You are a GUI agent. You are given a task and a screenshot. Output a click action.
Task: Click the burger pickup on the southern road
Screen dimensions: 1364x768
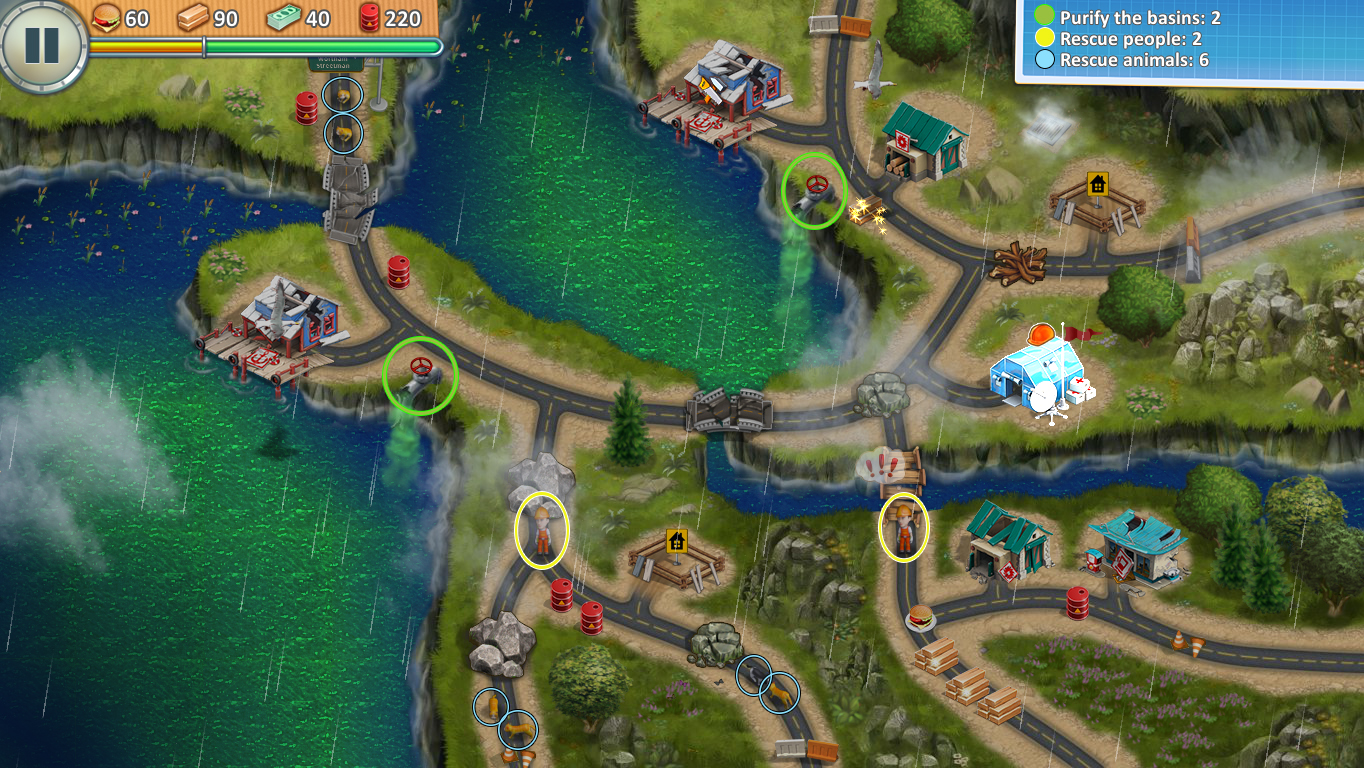point(920,620)
